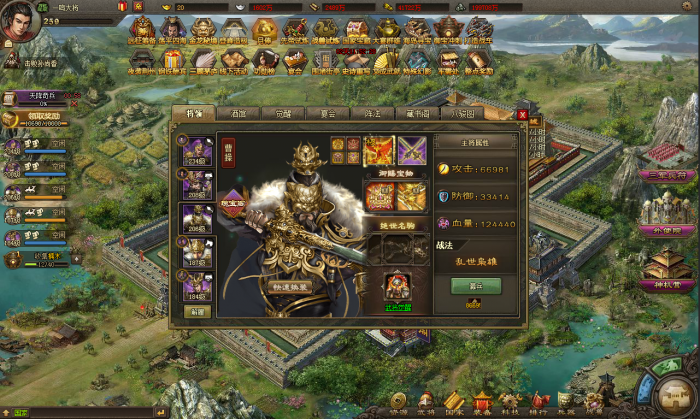Viewport: 700px width, 419px height.
Task: Switch to the 酒馆 tavern tab
Action: (x=238, y=114)
